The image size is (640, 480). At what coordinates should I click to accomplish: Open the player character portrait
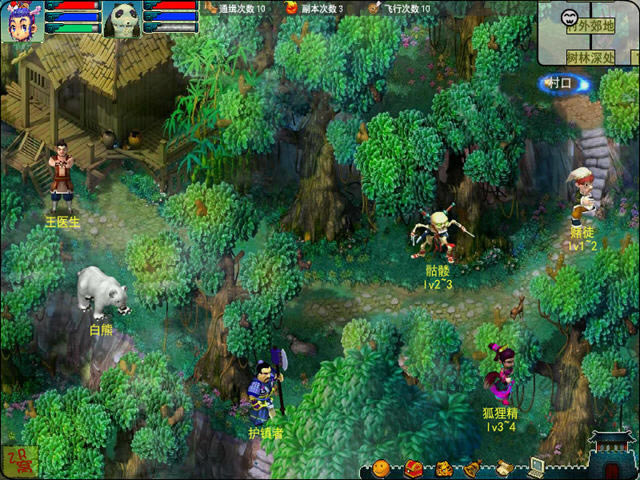20,18
